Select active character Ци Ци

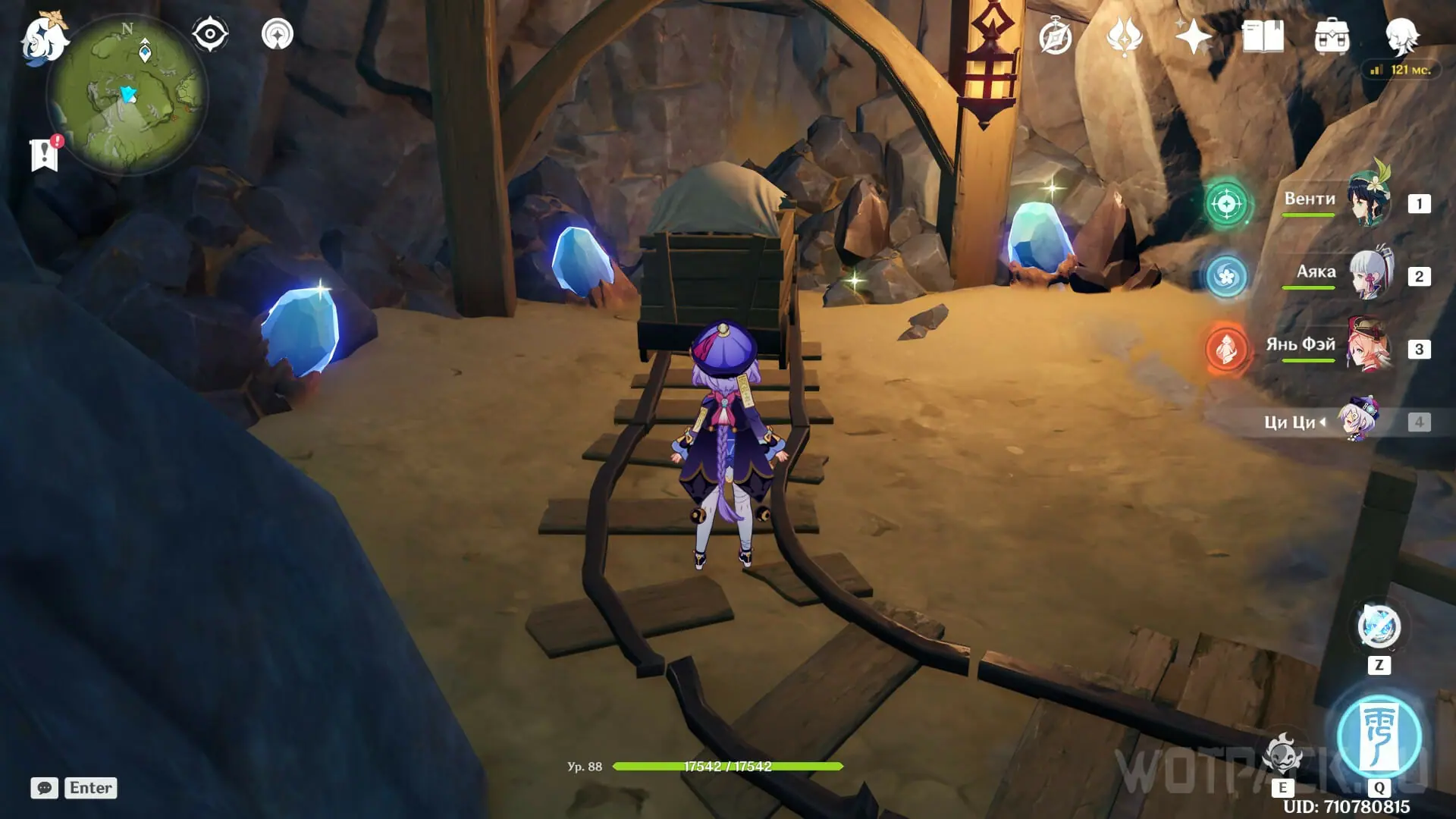pyautogui.click(x=1357, y=420)
